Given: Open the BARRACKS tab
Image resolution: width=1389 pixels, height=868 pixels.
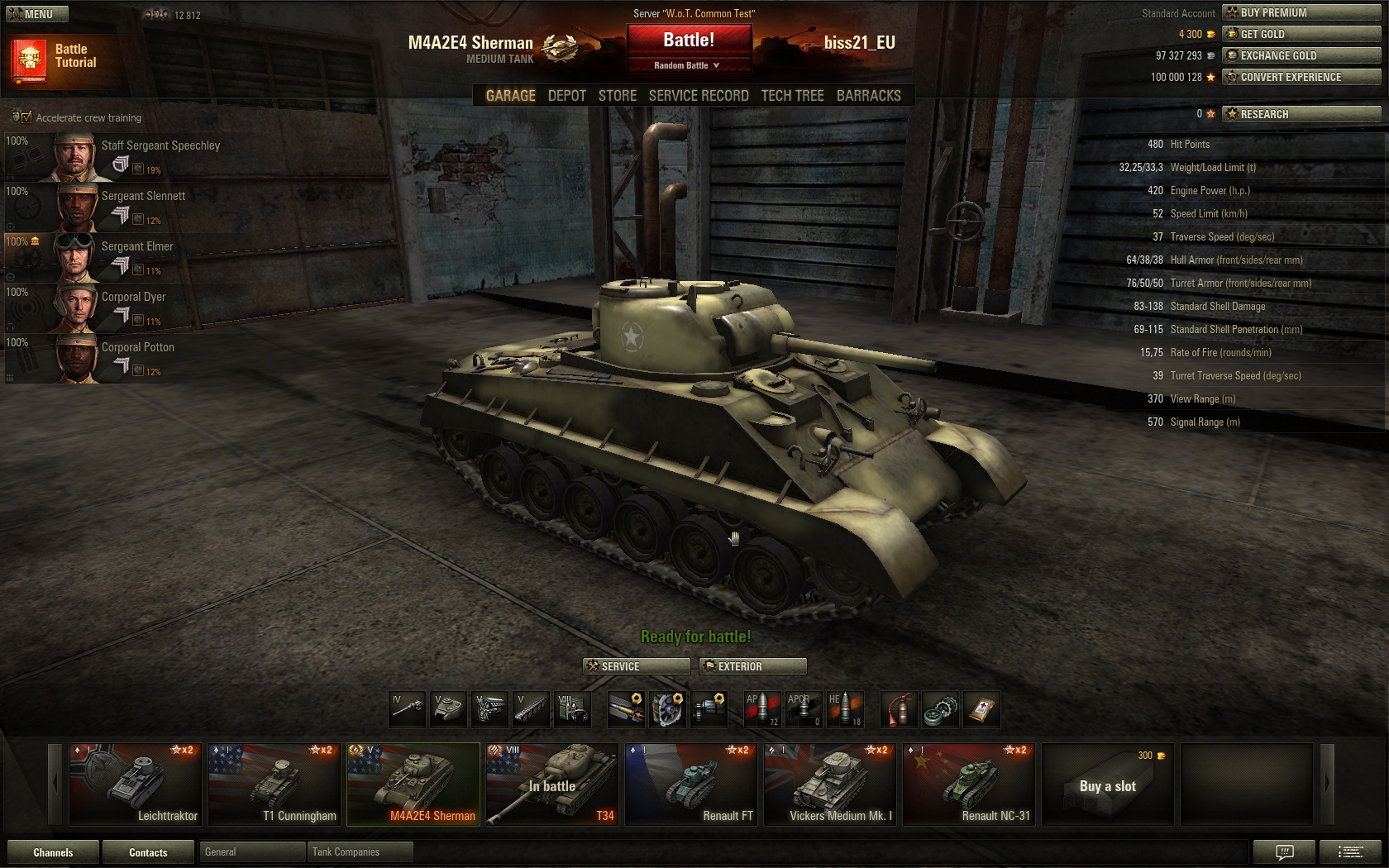Looking at the screenshot, I should [x=868, y=96].
